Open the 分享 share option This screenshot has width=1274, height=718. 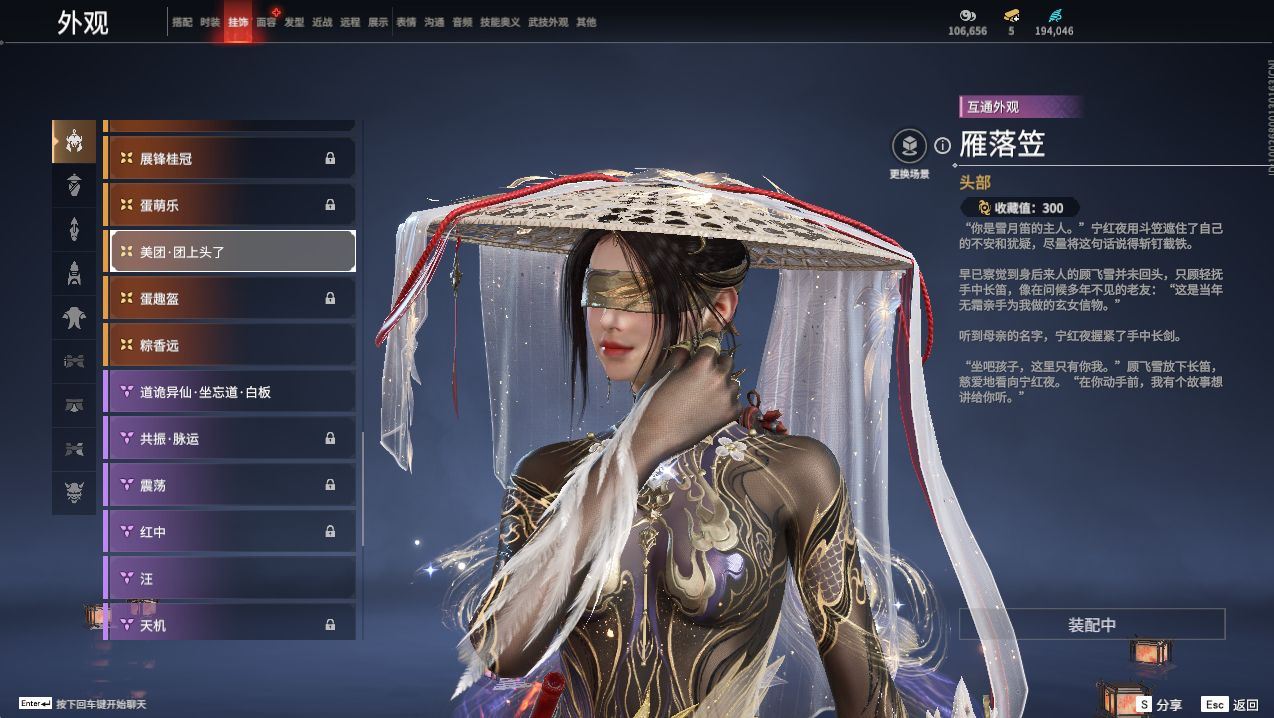click(1160, 705)
